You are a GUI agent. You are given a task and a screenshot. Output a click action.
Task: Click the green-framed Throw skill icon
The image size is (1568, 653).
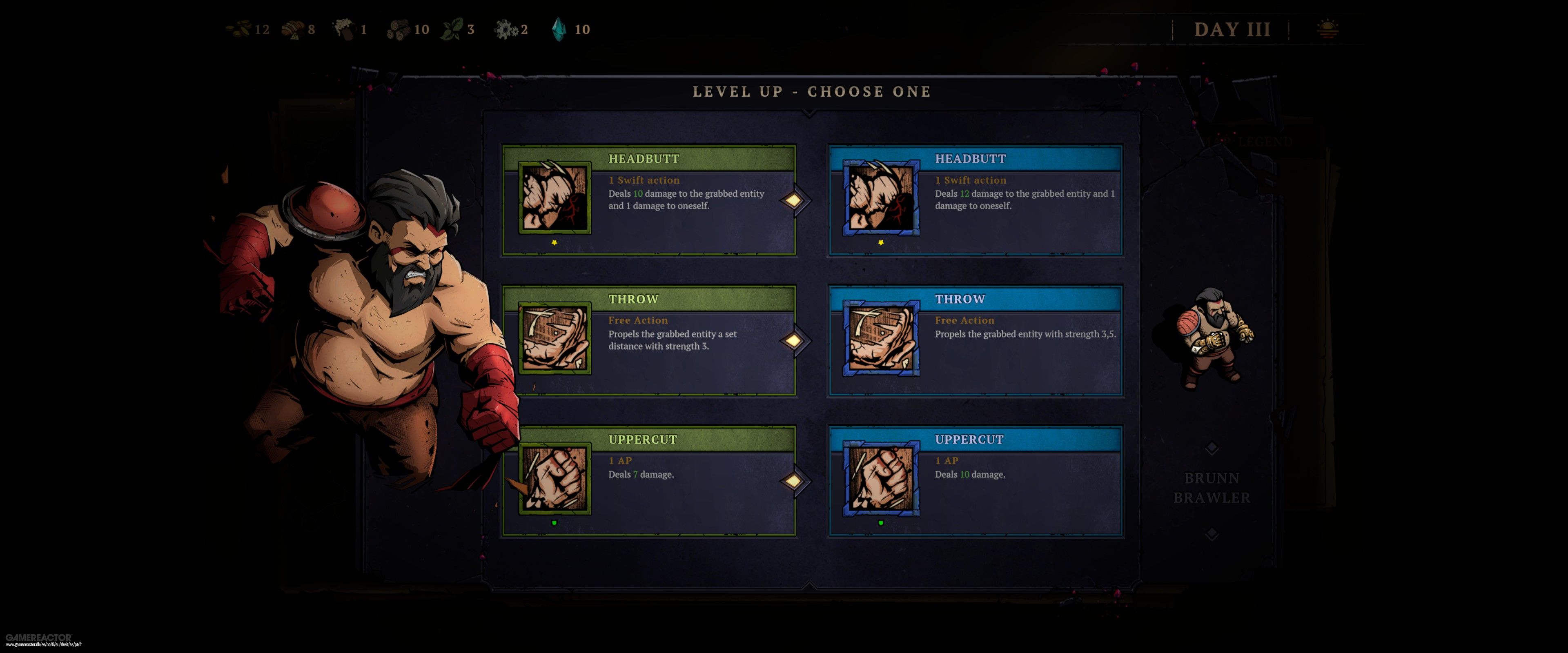point(555,338)
